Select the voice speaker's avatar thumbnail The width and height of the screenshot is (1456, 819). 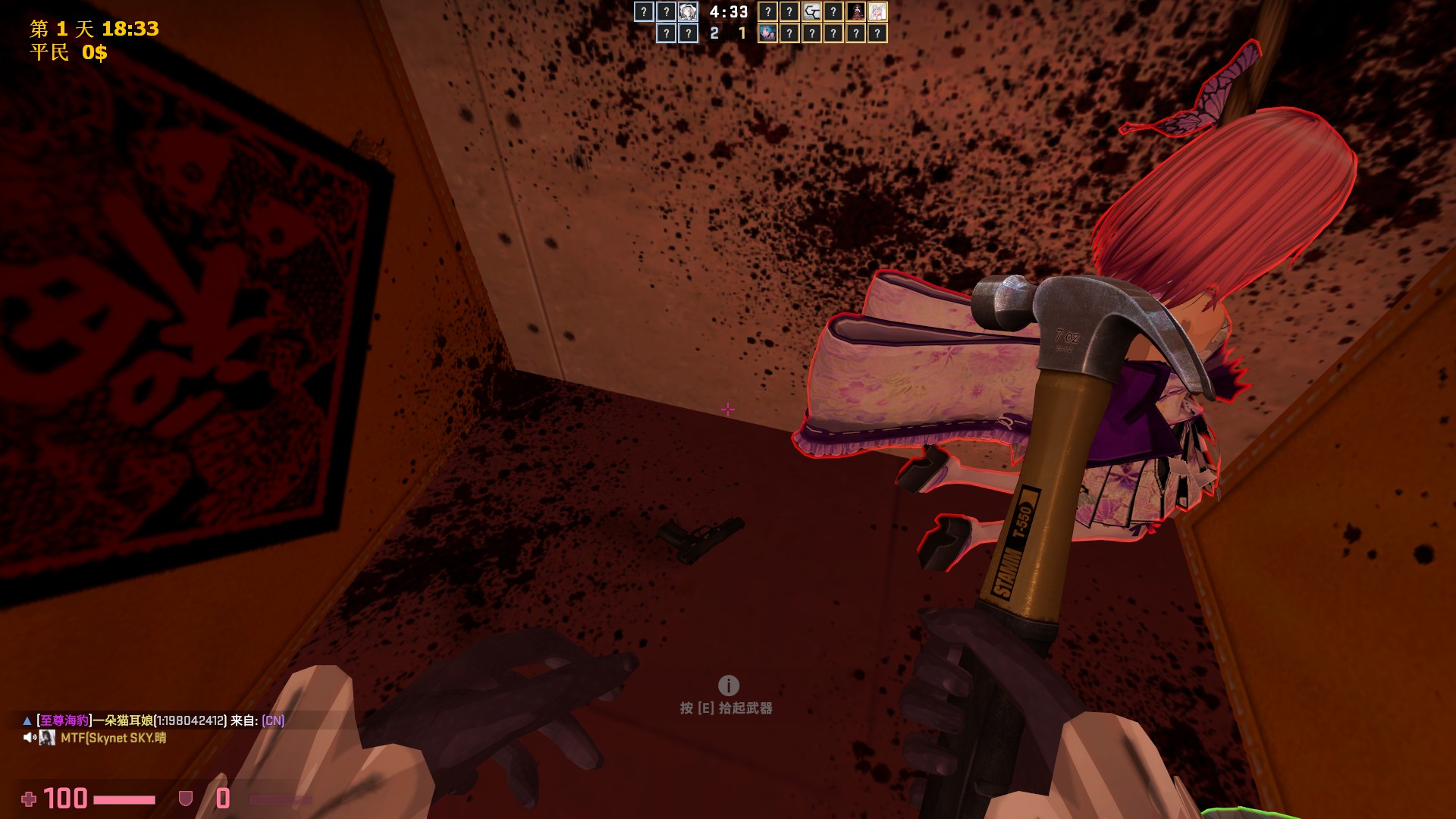point(47,738)
